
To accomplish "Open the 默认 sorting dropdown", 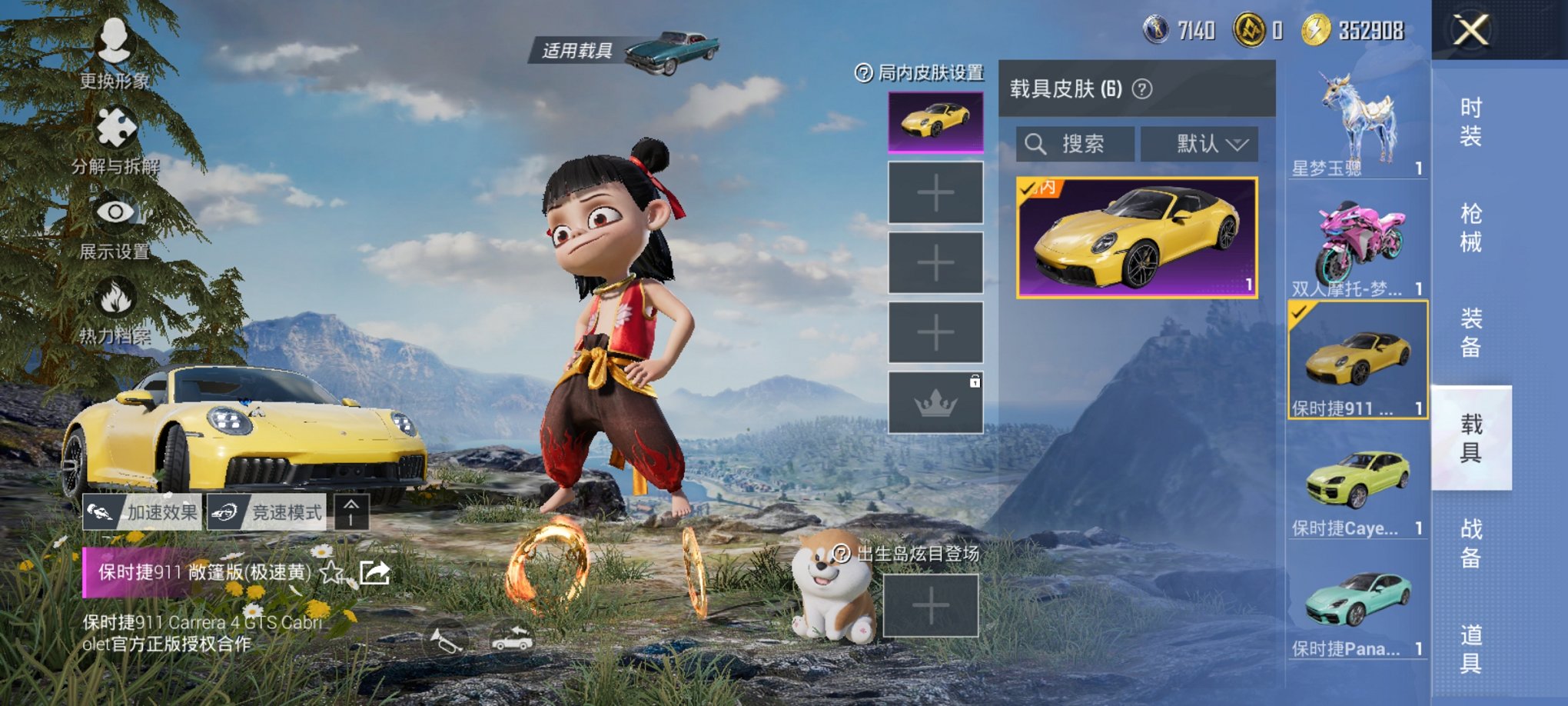I will point(1199,143).
